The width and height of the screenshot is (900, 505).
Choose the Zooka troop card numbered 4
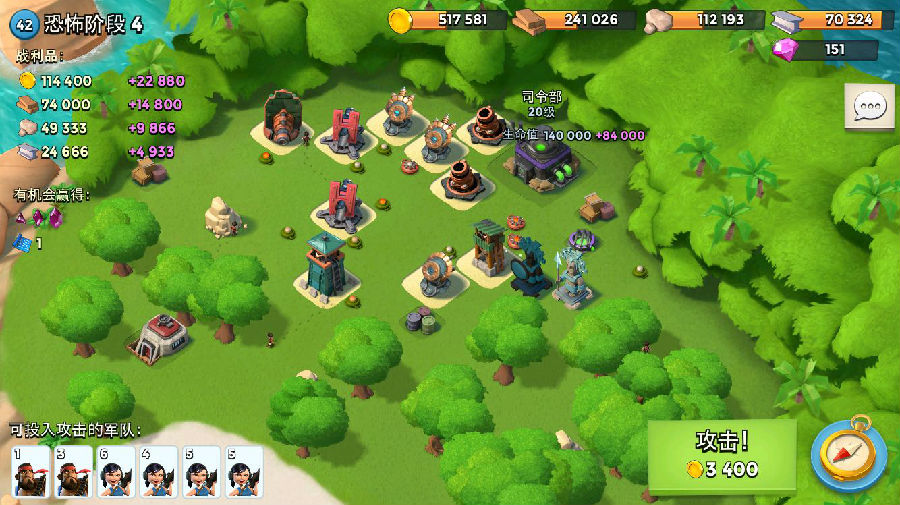click(159, 471)
